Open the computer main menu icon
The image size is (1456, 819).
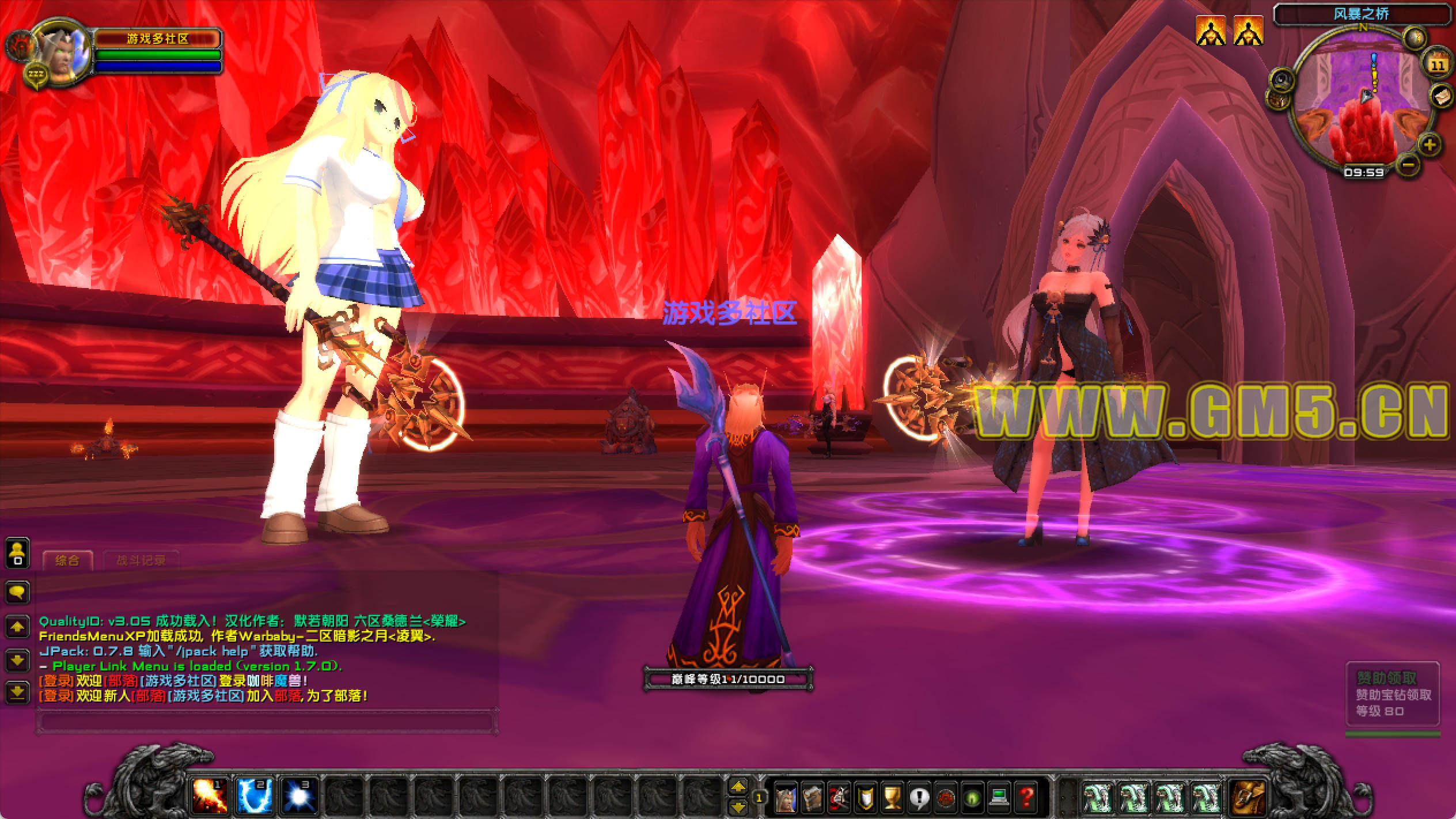tap(999, 798)
